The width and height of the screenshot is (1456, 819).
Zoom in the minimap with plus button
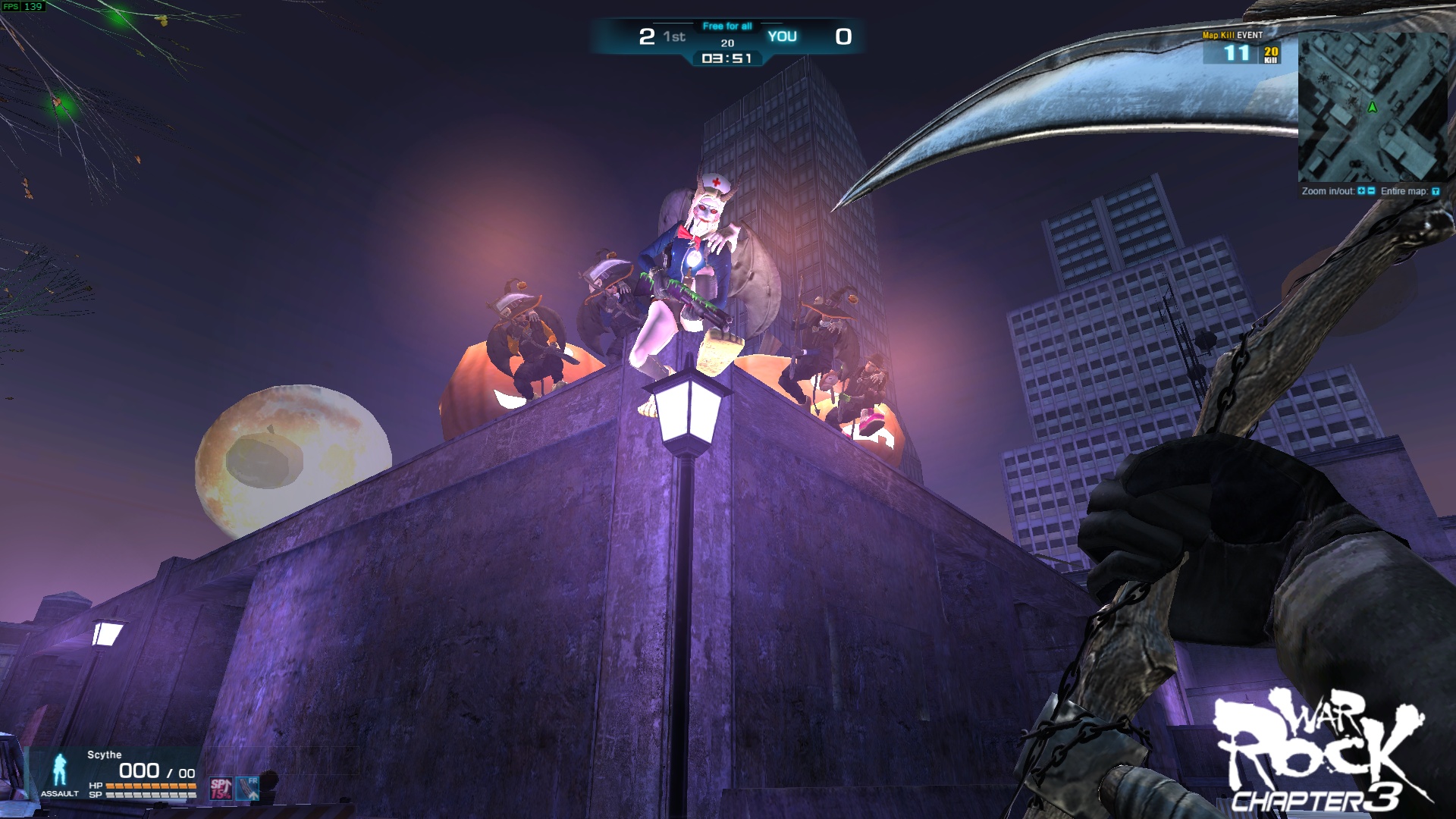[x=1362, y=191]
